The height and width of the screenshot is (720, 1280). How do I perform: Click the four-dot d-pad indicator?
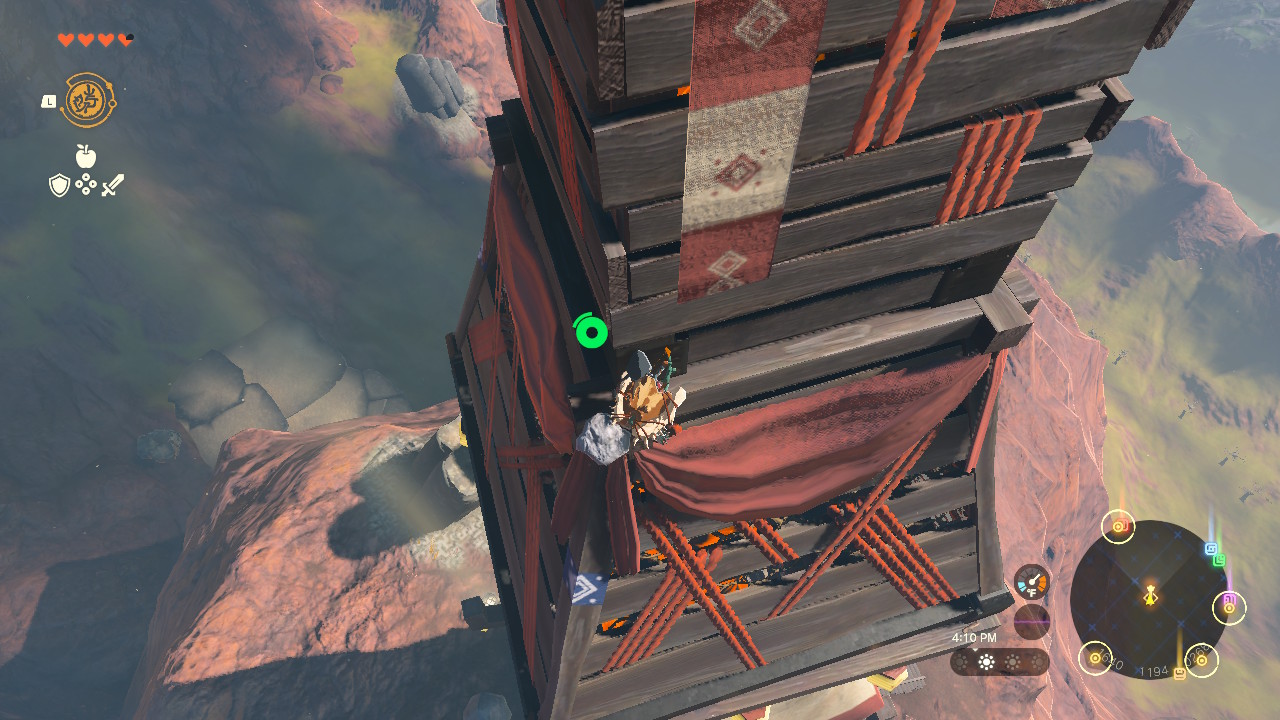(86, 185)
